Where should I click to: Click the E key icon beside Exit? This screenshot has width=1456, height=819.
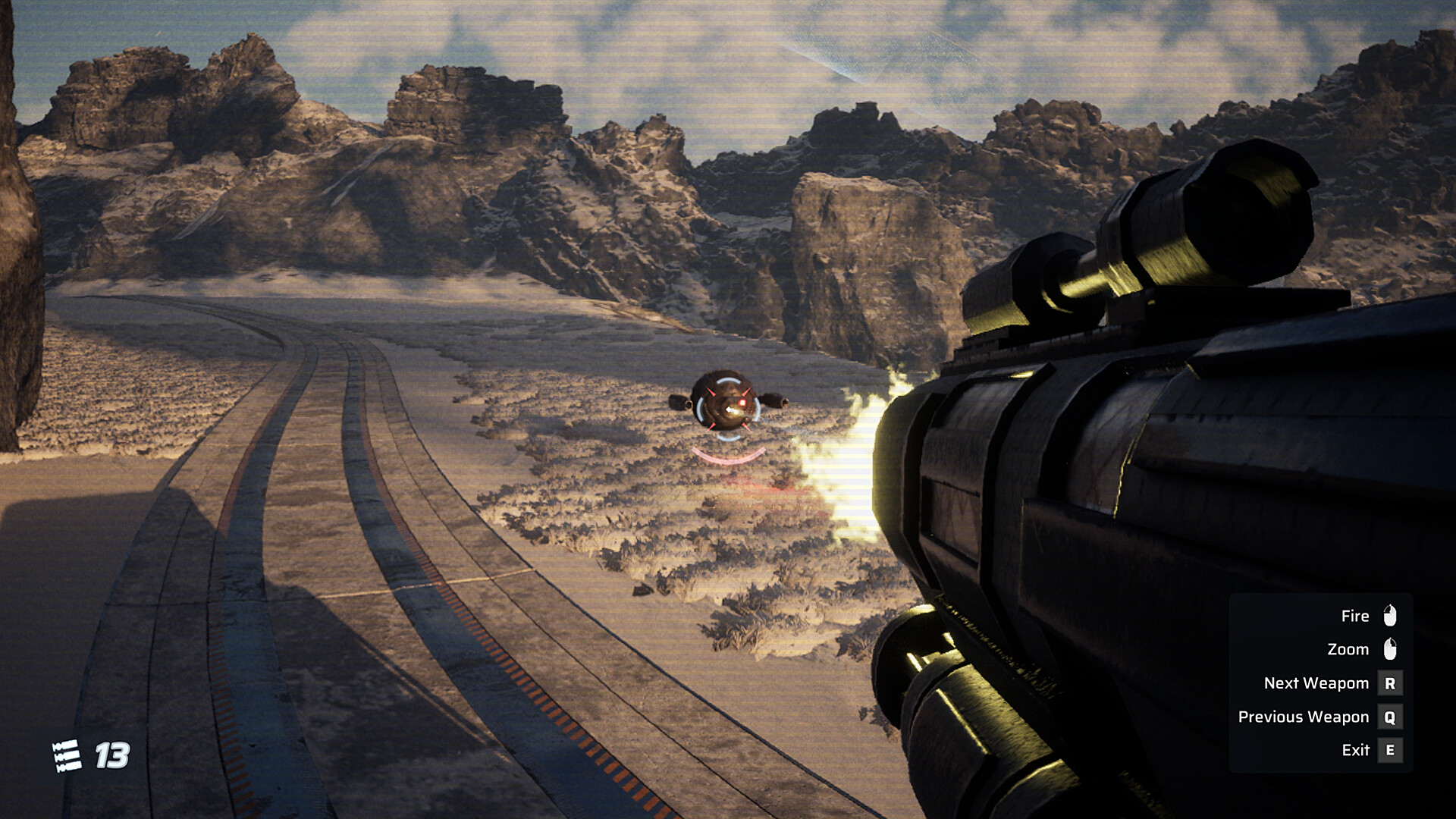coord(1390,749)
